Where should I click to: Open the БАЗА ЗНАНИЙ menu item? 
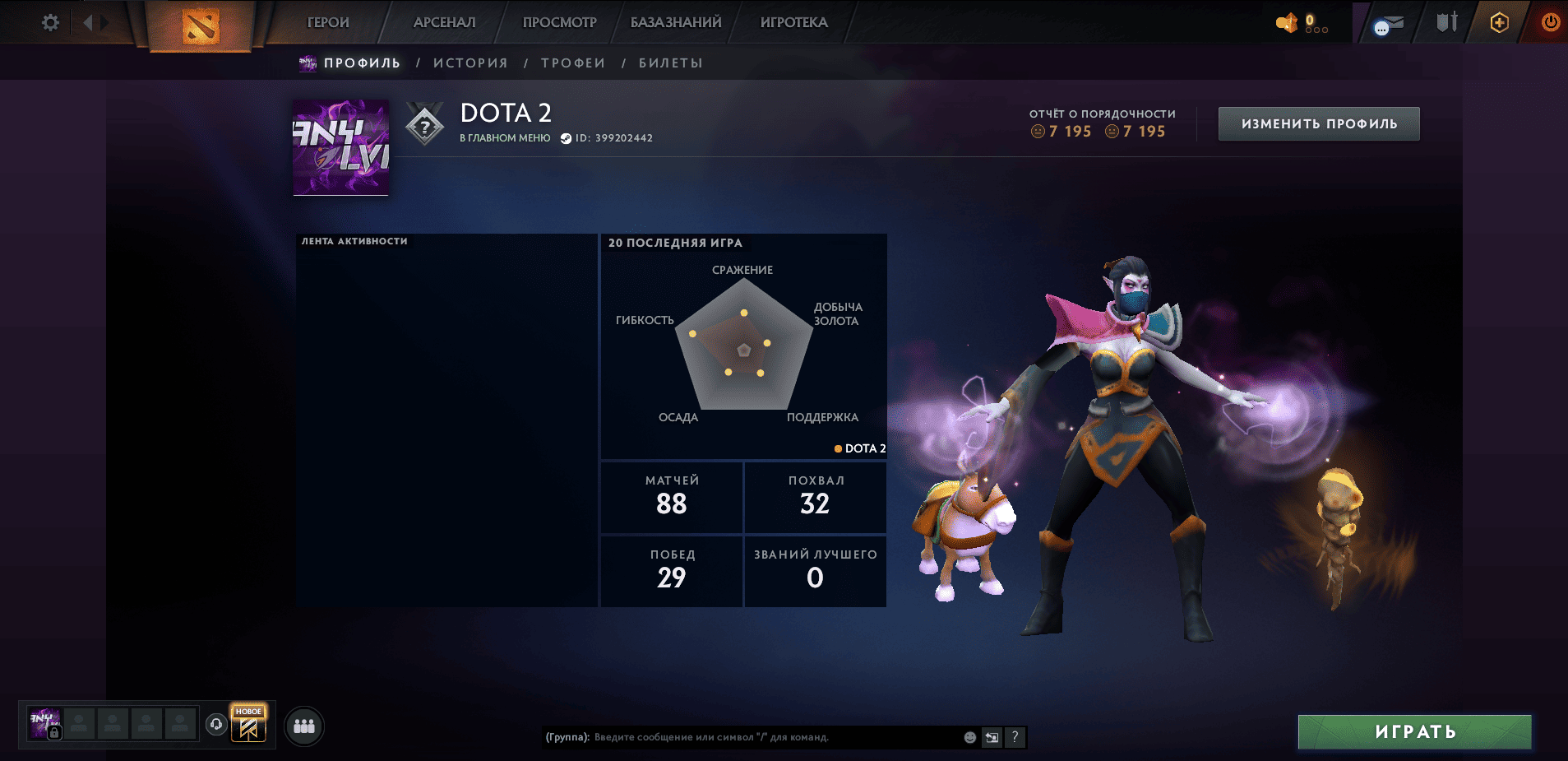676,22
